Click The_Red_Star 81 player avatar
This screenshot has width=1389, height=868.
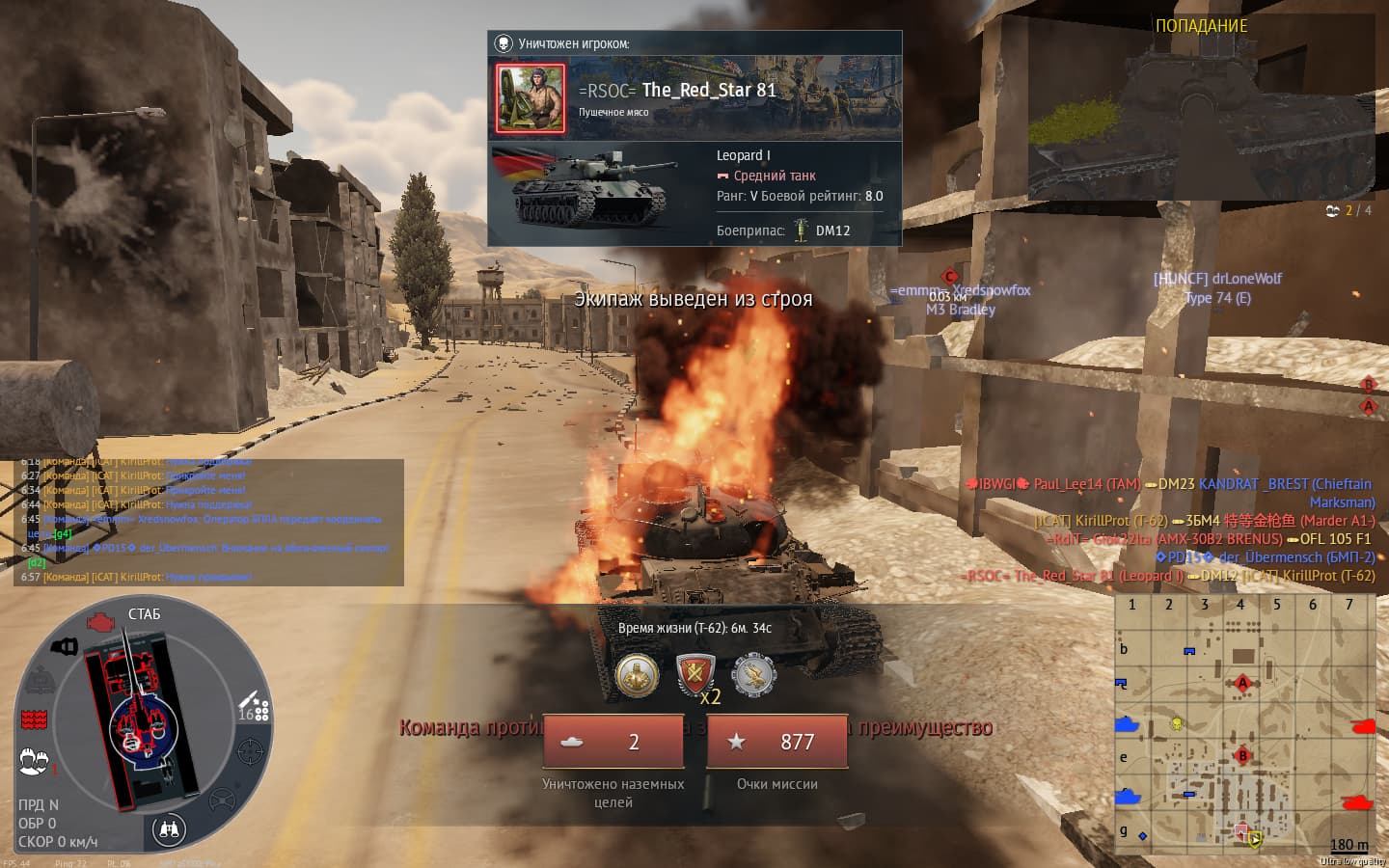point(531,97)
